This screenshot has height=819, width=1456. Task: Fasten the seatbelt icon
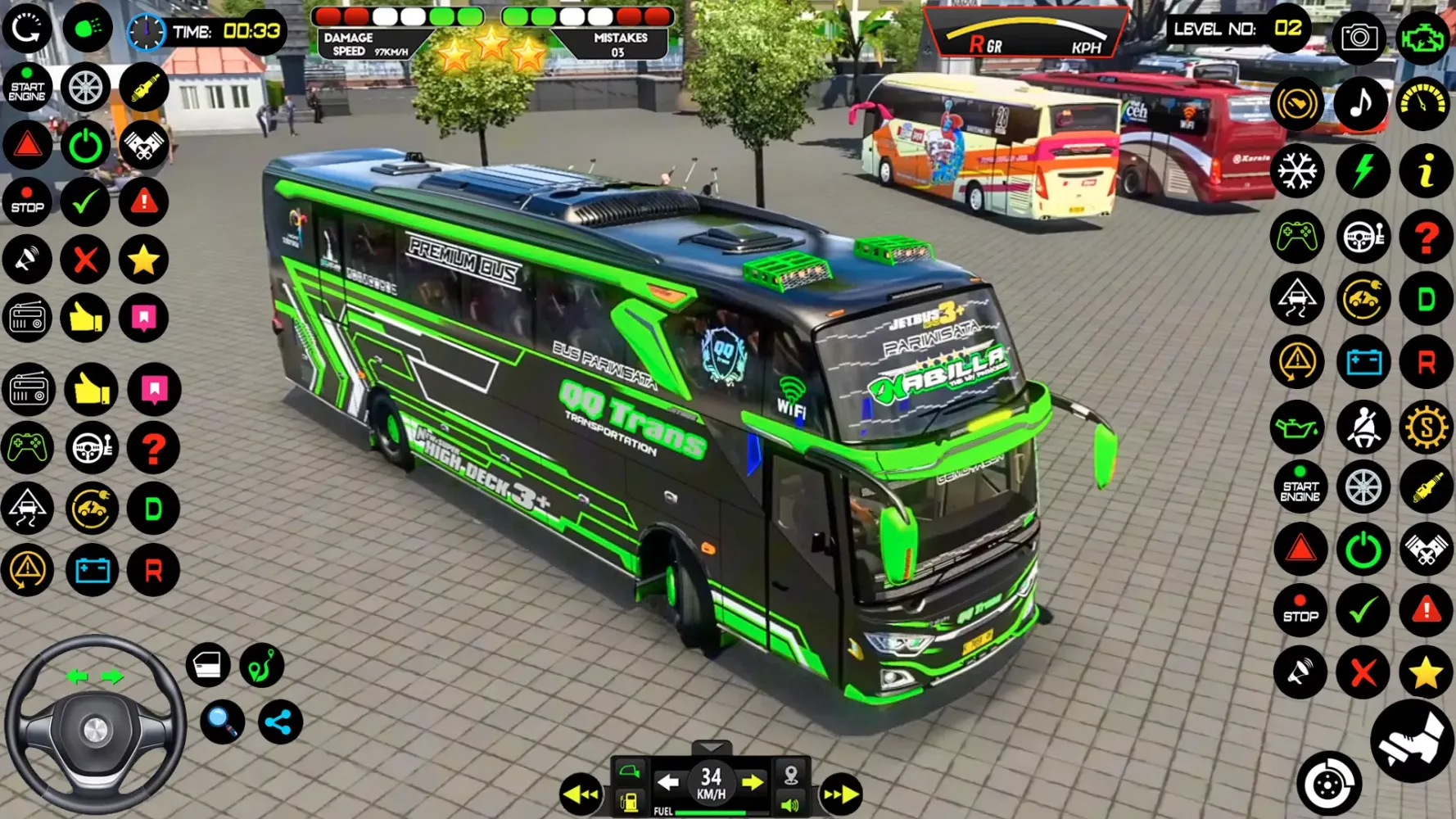pyautogui.click(x=1363, y=427)
